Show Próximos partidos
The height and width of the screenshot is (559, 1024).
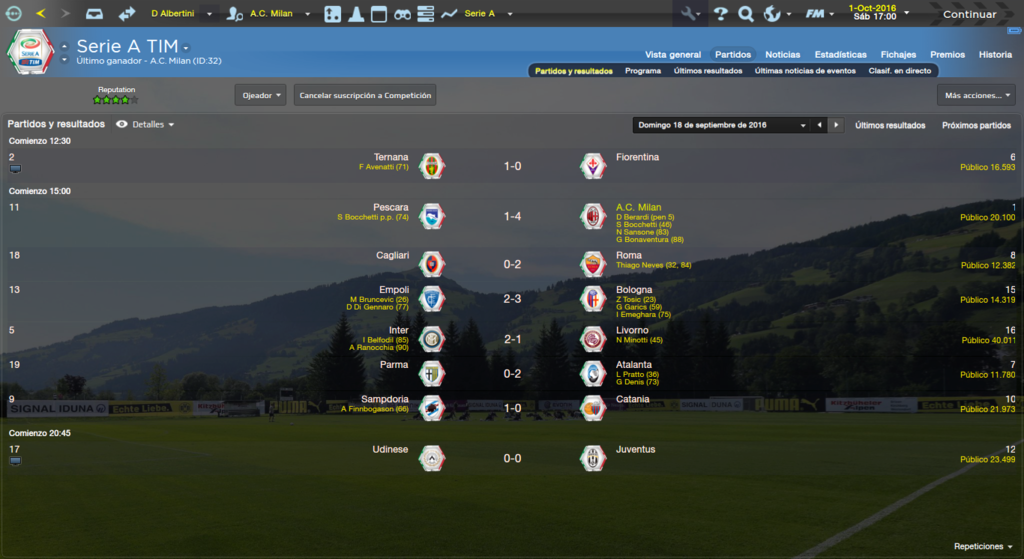coord(976,125)
